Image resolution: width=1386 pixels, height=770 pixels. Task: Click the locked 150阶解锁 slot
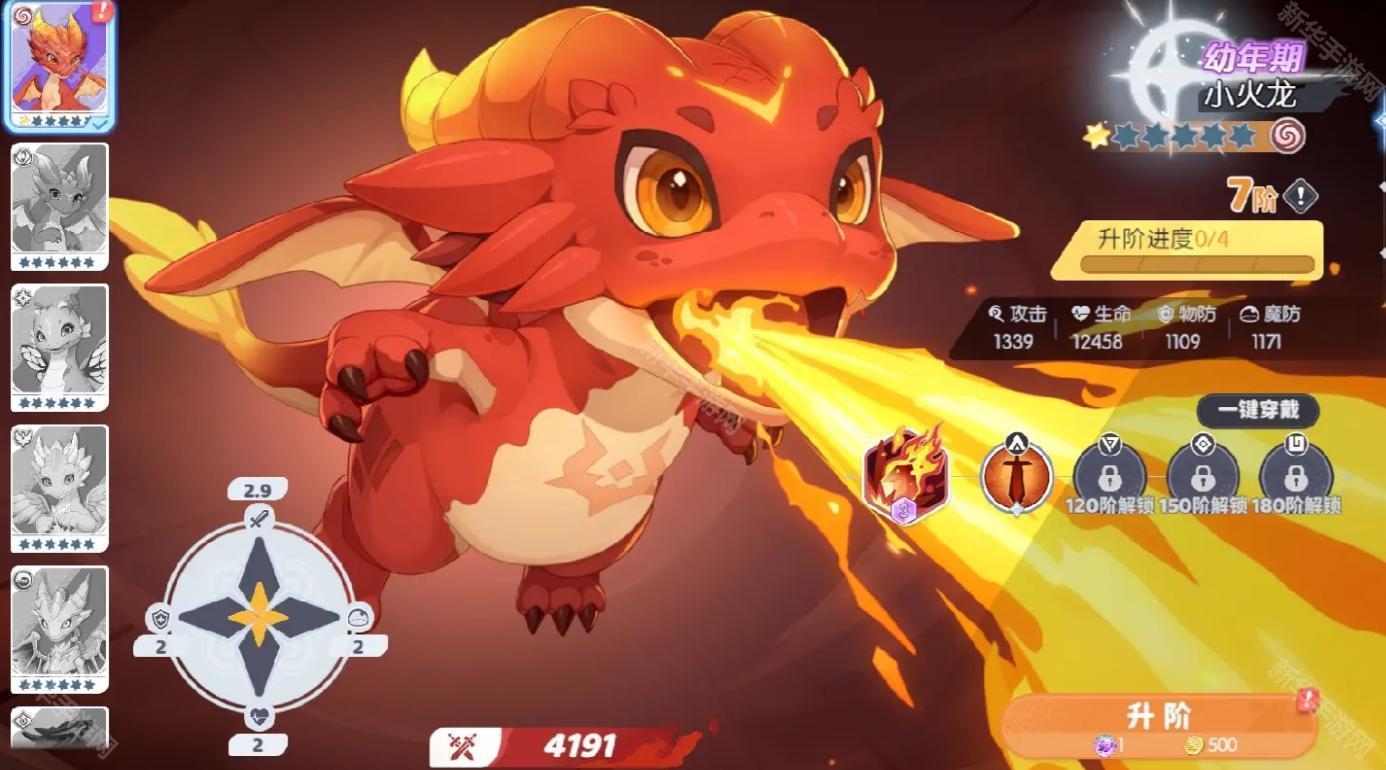point(1203,474)
